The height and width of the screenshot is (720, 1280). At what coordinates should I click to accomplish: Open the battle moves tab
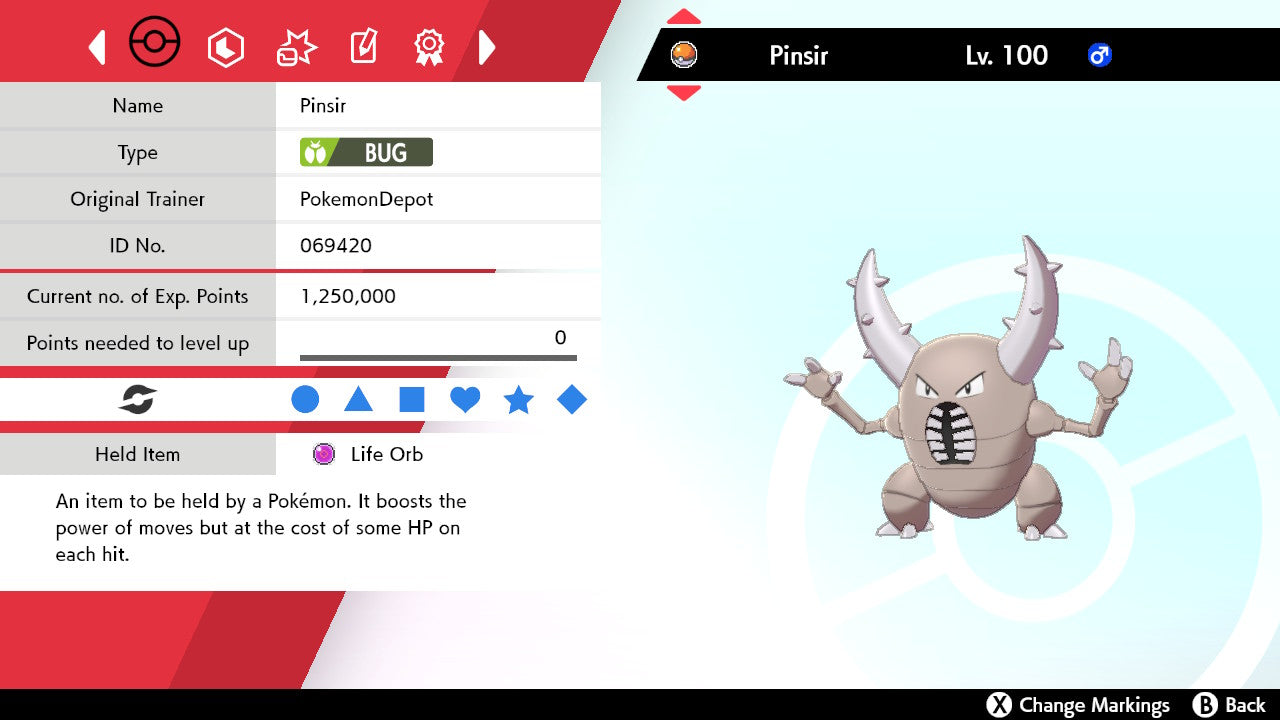[296, 48]
